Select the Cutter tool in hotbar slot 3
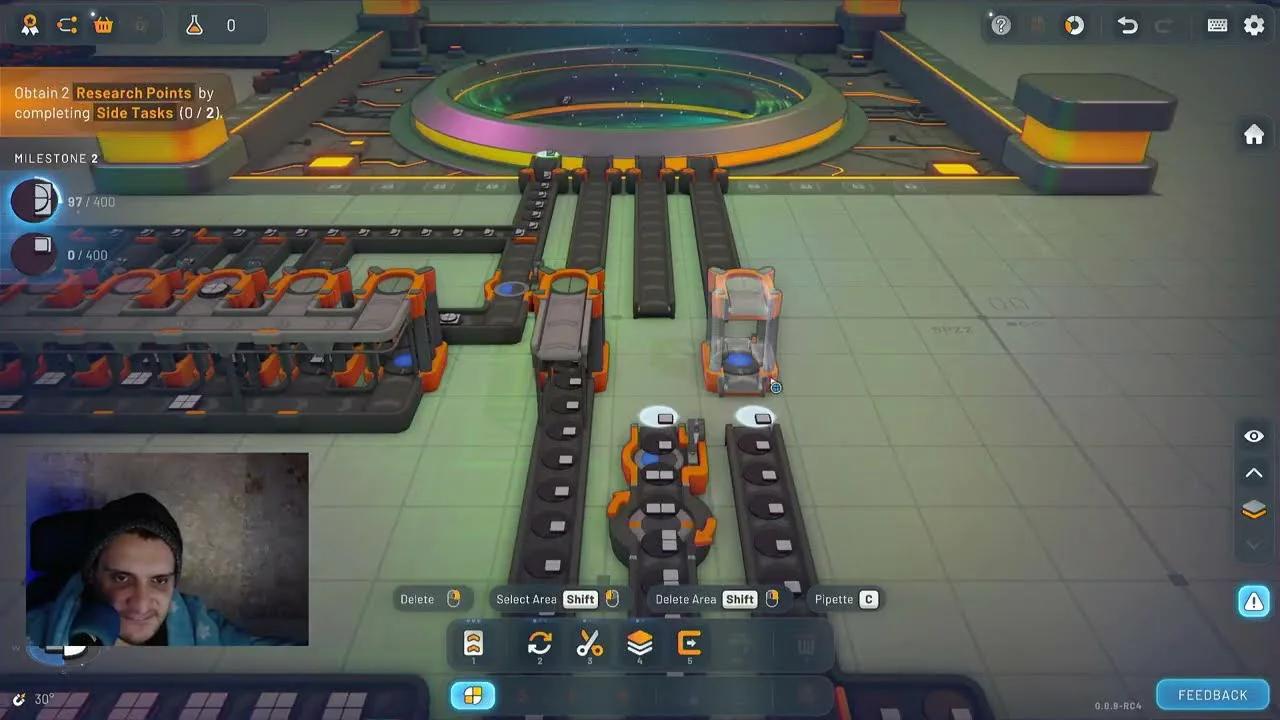The image size is (1280, 720). [x=590, y=644]
